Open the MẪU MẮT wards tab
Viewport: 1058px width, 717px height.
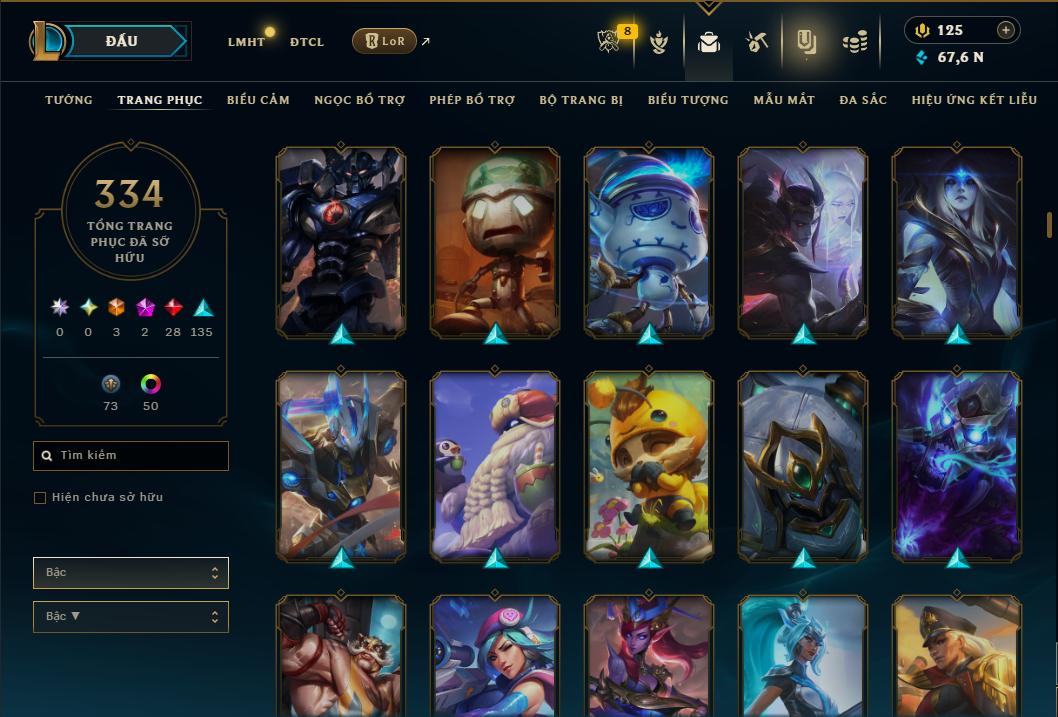coord(784,100)
